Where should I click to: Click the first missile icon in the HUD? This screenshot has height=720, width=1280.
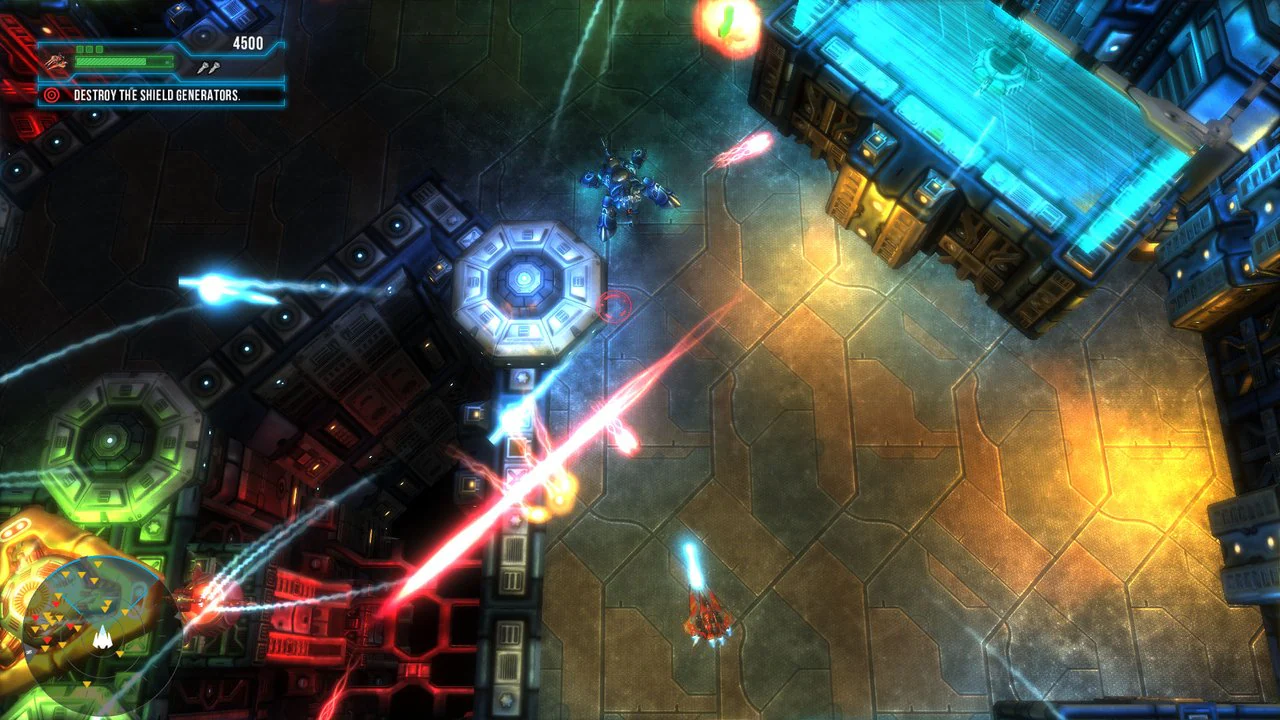(201, 66)
